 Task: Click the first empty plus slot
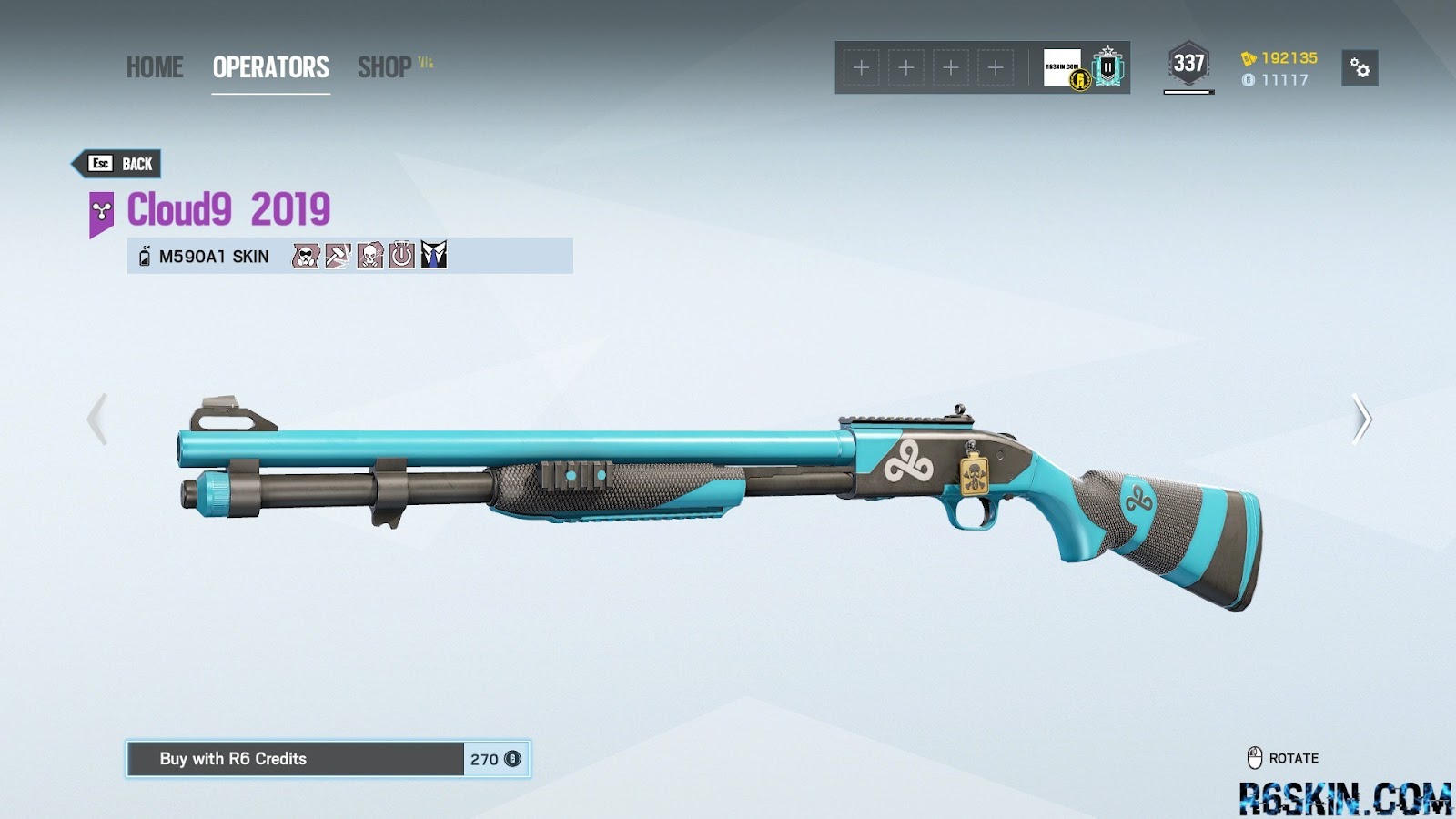pos(860,66)
